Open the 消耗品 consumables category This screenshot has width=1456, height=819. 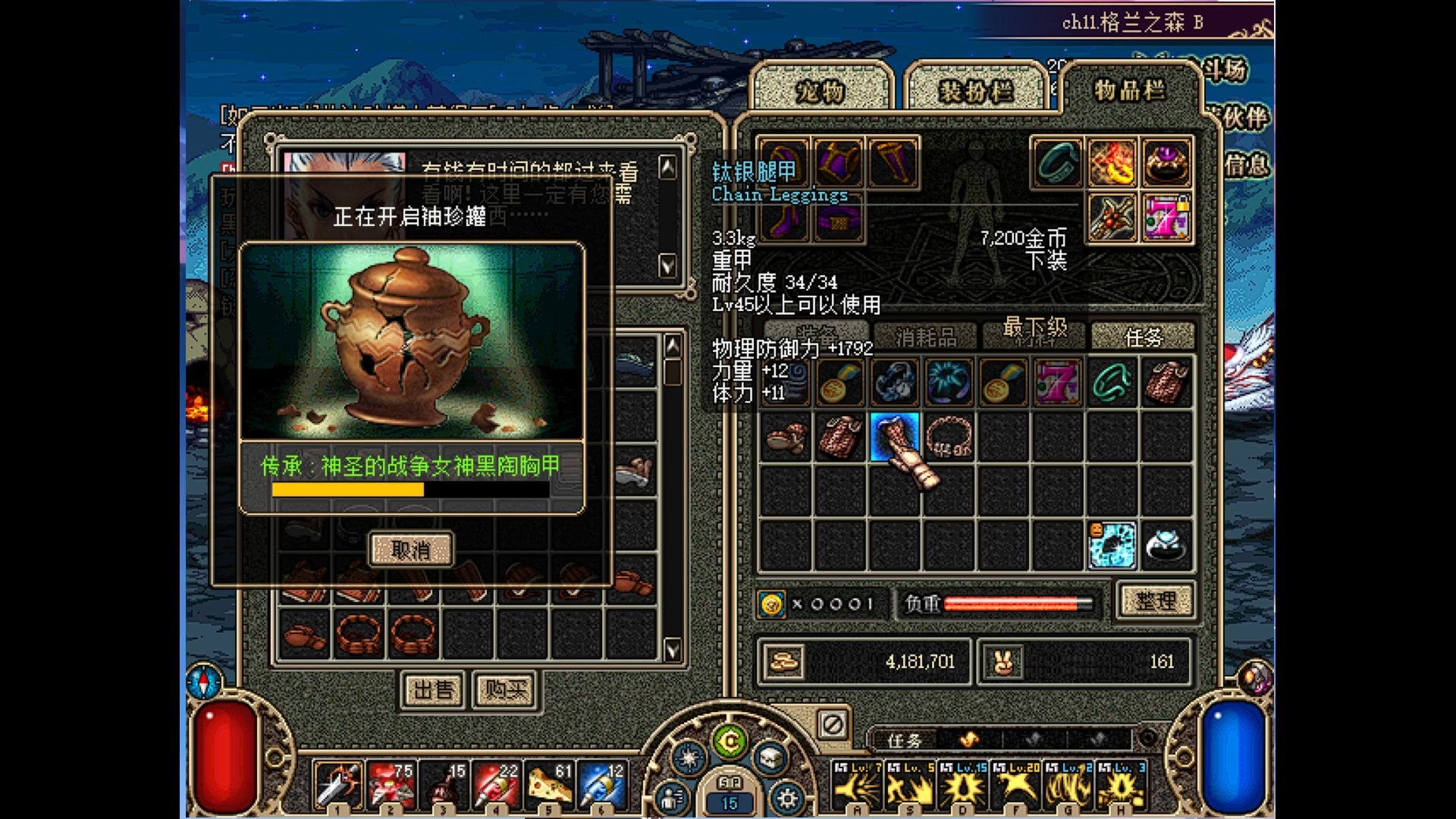point(926,336)
